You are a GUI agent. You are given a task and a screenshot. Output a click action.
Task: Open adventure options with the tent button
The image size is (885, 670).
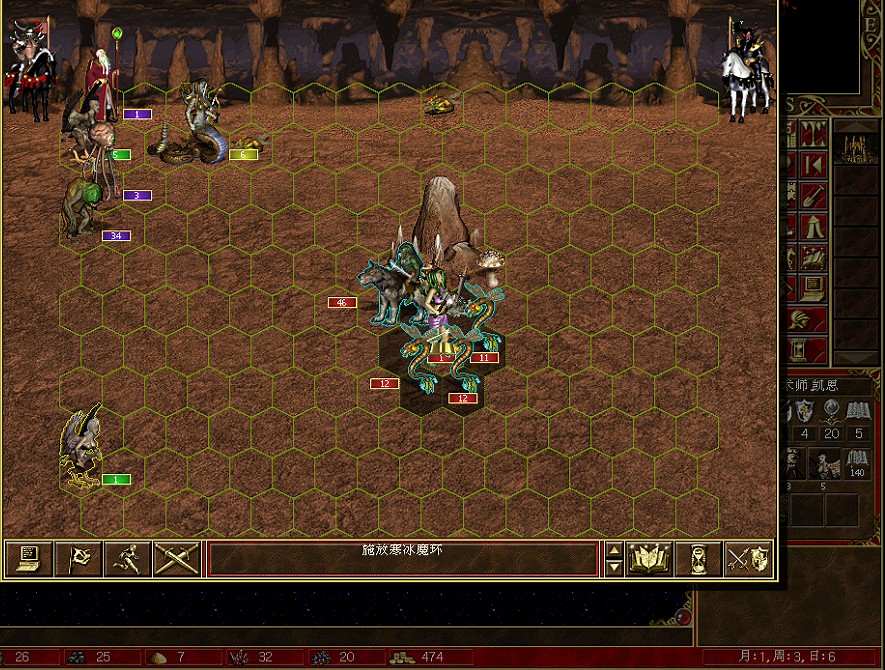click(813, 226)
